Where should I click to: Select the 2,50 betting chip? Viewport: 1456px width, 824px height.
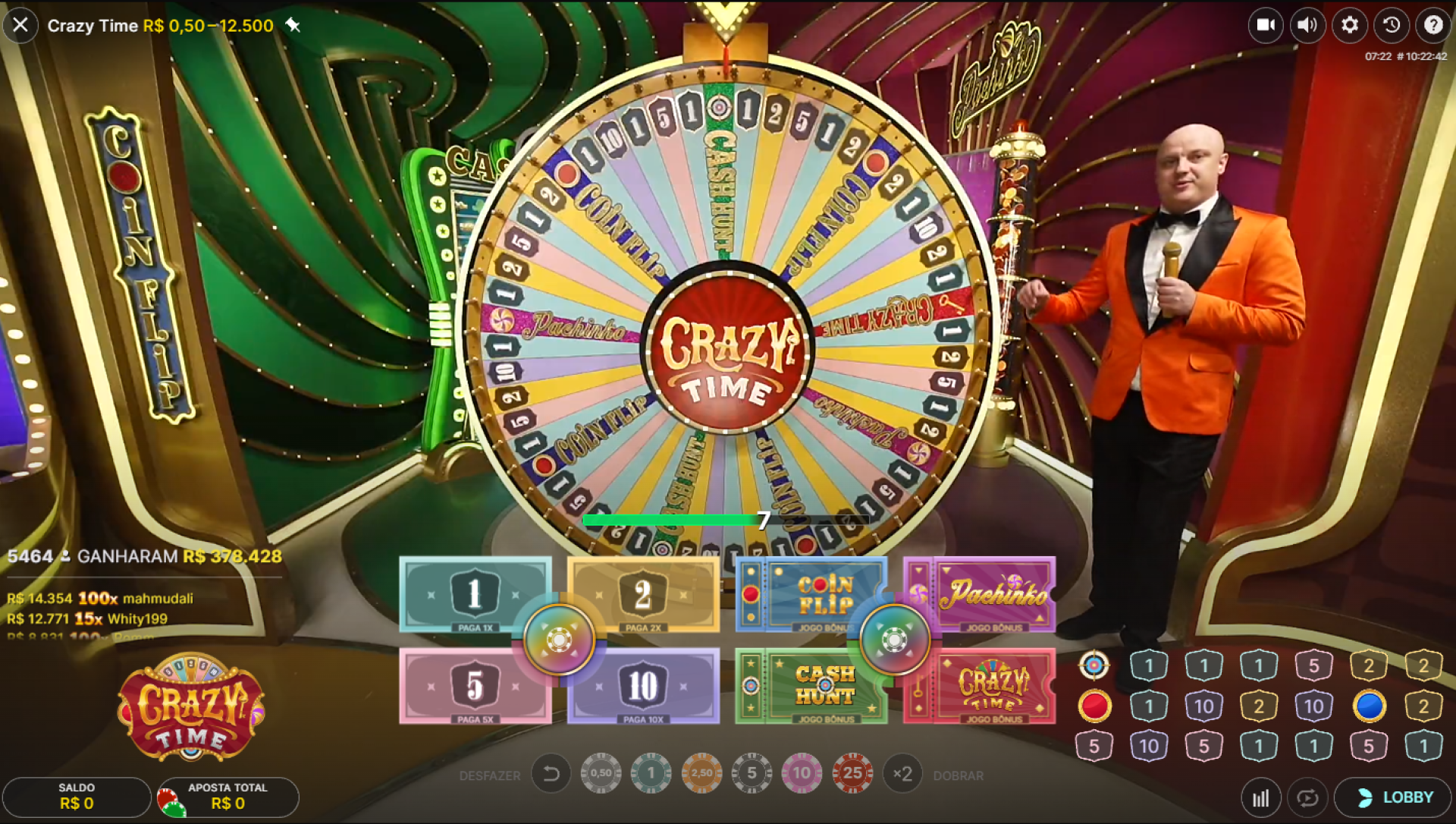click(x=702, y=773)
